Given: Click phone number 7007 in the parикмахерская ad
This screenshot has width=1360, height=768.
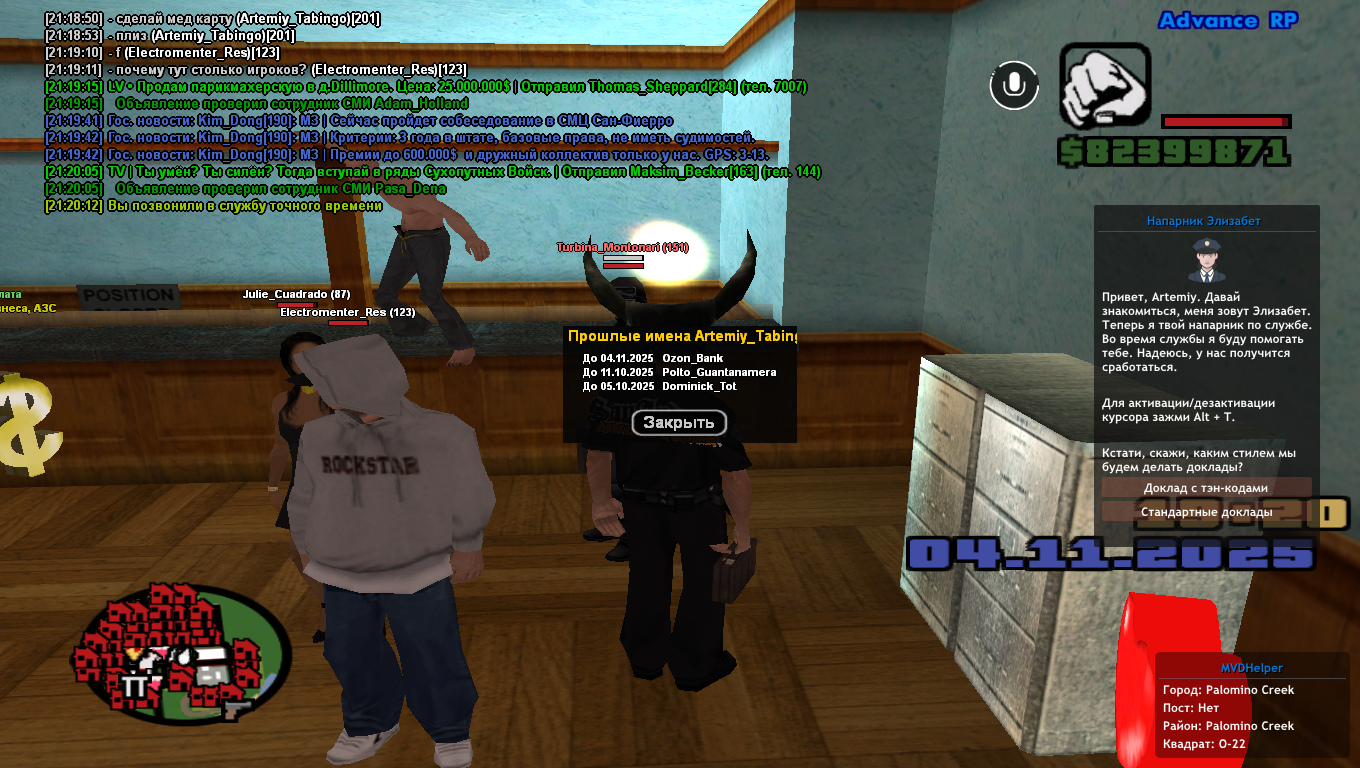Looking at the screenshot, I should point(790,87).
